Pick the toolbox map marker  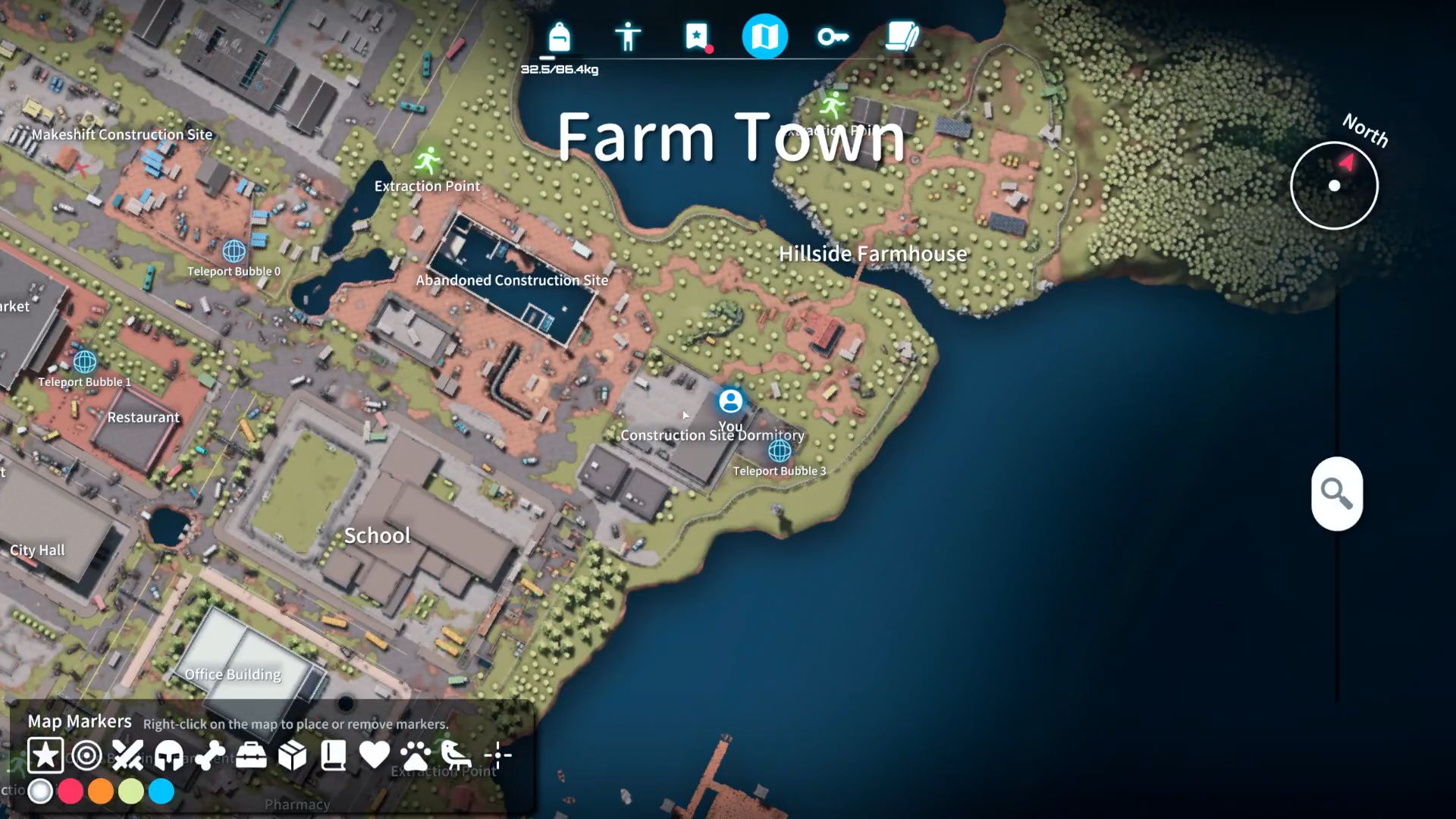click(x=253, y=755)
